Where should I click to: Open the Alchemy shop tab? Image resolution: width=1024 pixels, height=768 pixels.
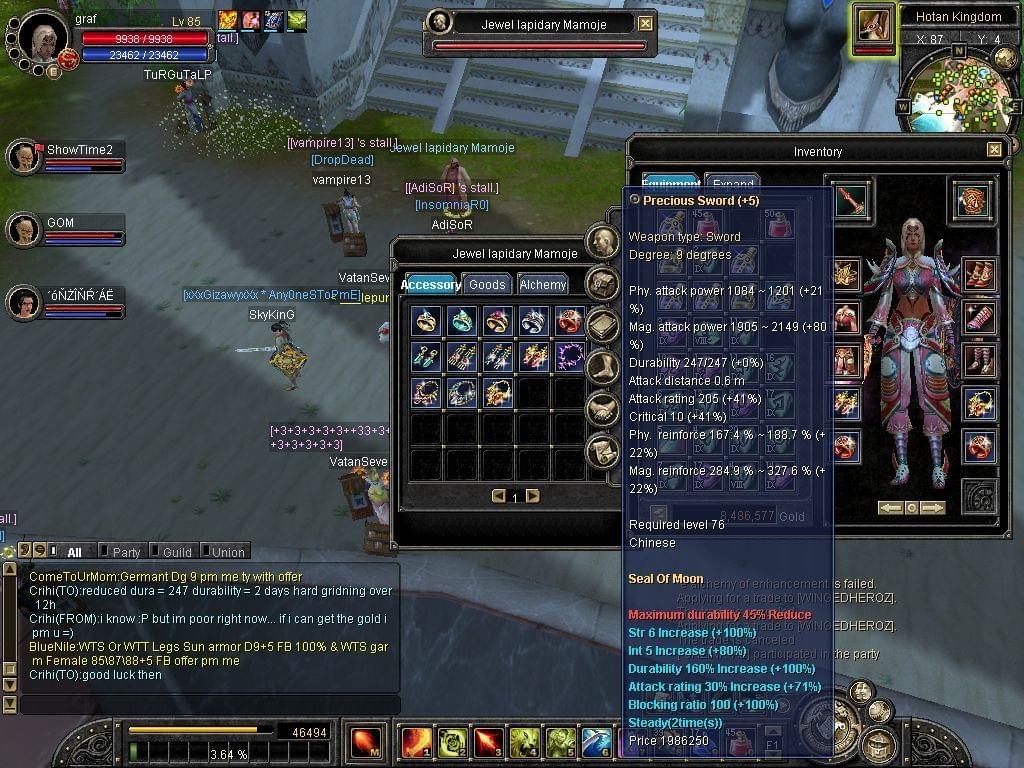click(x=543, y=285)
